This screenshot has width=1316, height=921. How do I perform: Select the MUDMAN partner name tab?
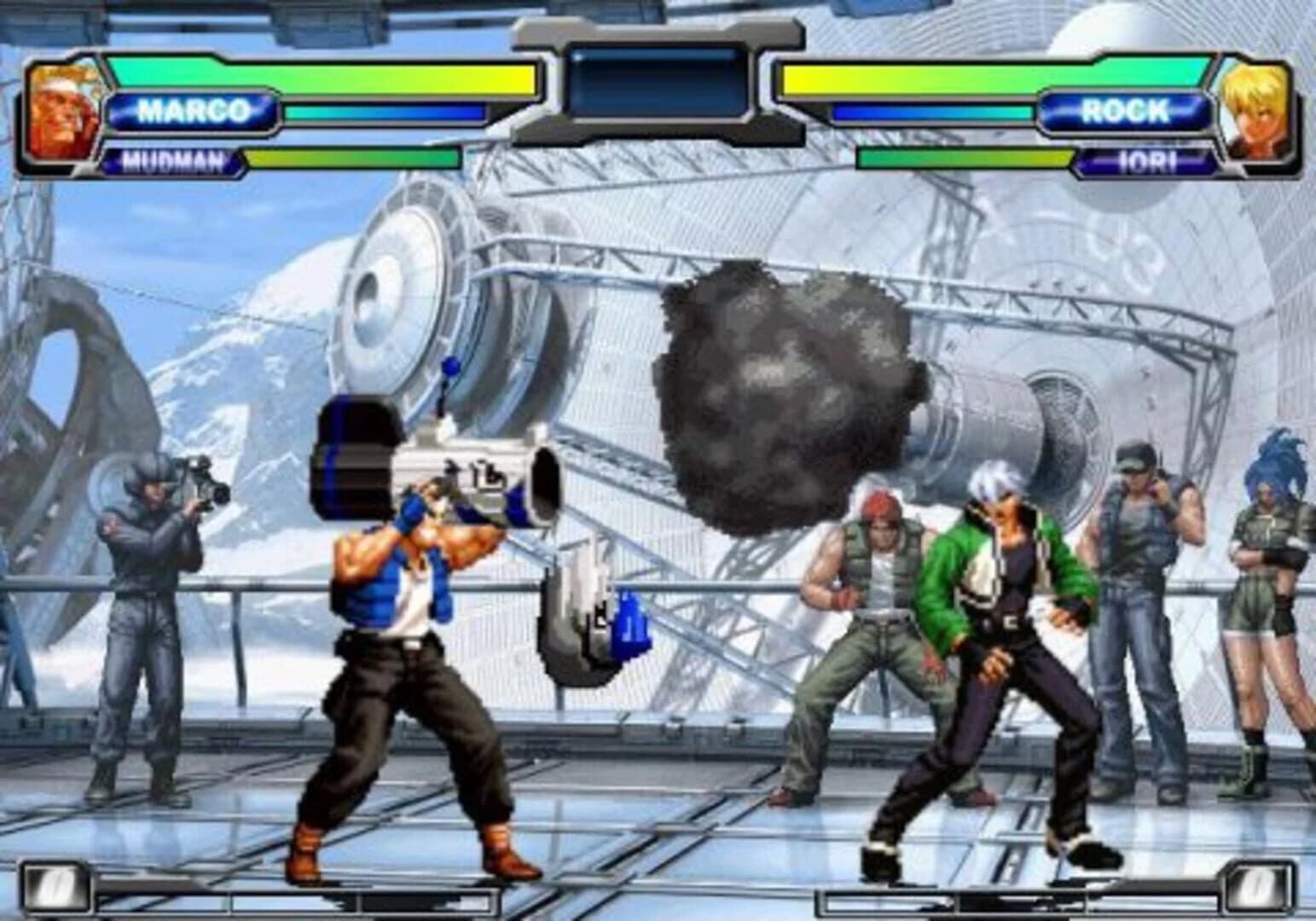pyautogui.click(x=171, y=159)
